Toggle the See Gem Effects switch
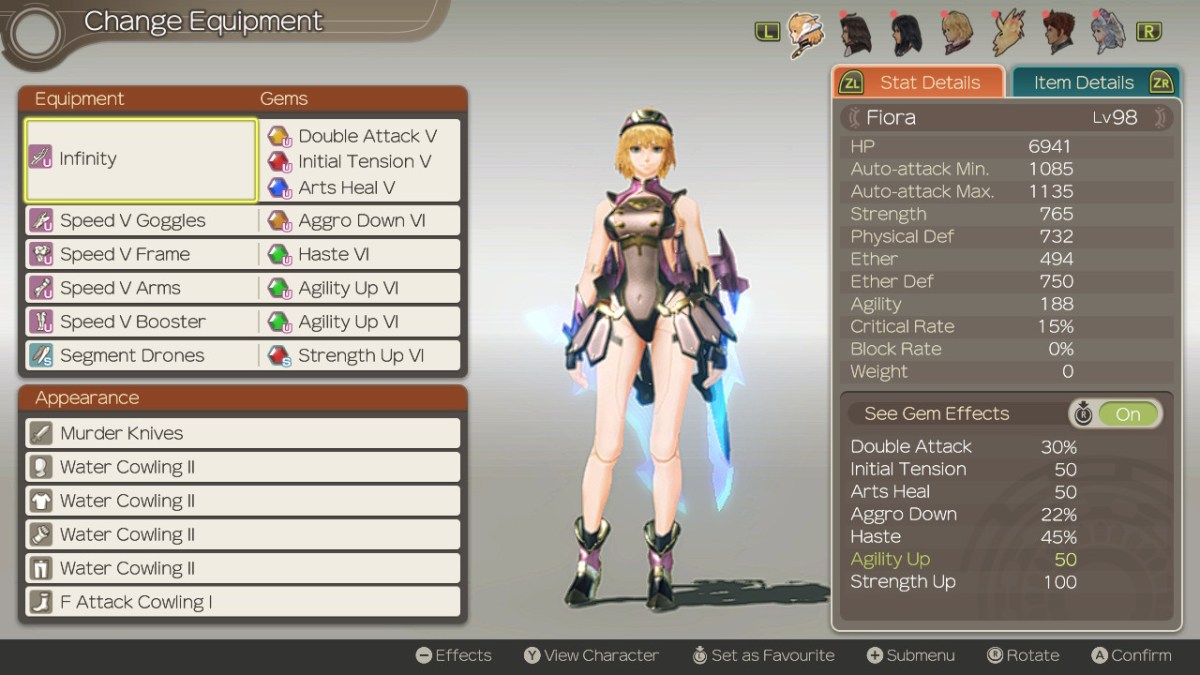 coord(1127,414)
